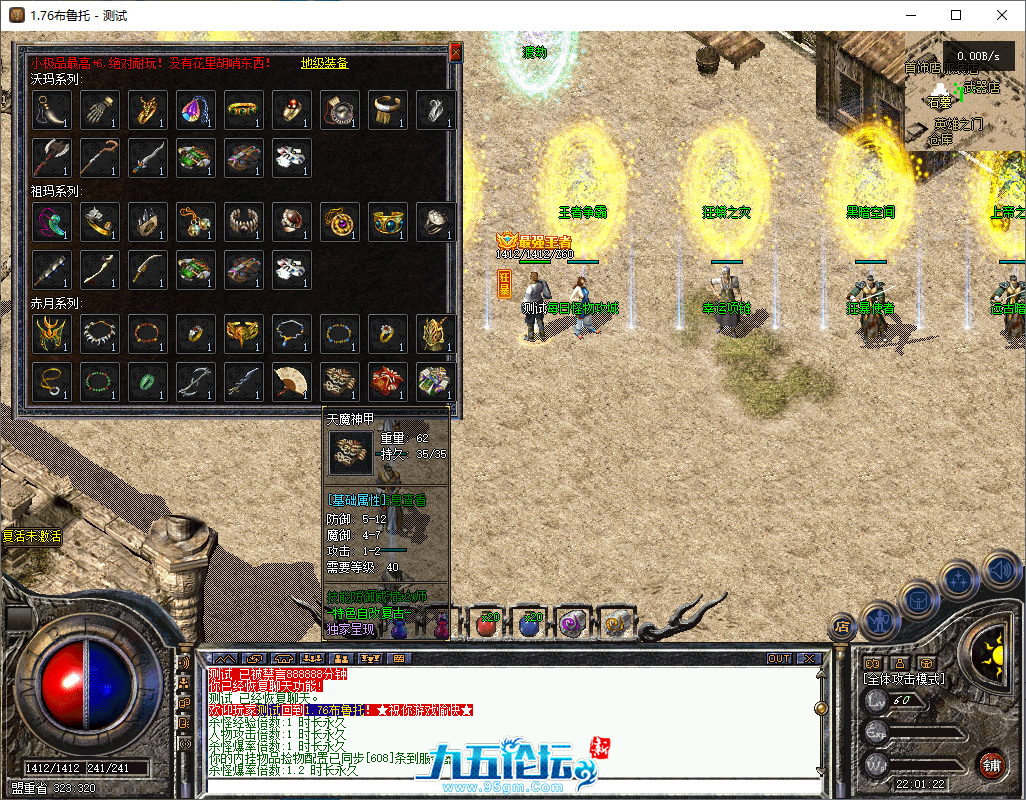Open the yellow 地级装备 link
This screenshot has width=1026, height=800.
point(324,63)
